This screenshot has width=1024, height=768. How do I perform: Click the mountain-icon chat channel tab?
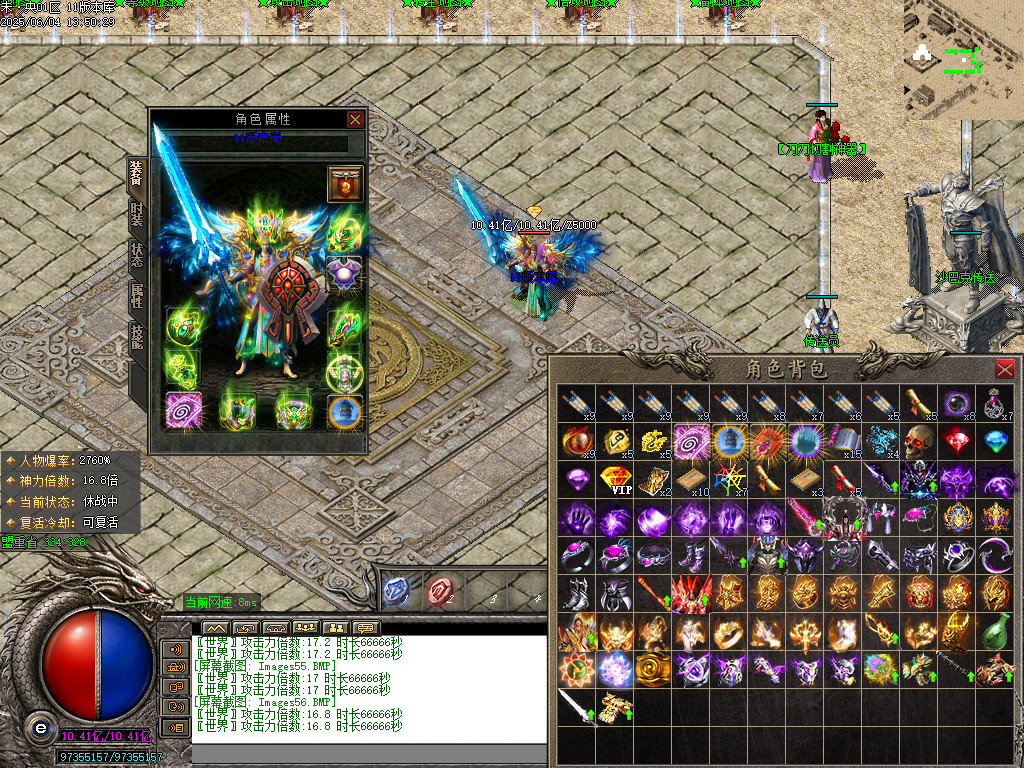tap(216, 629)
